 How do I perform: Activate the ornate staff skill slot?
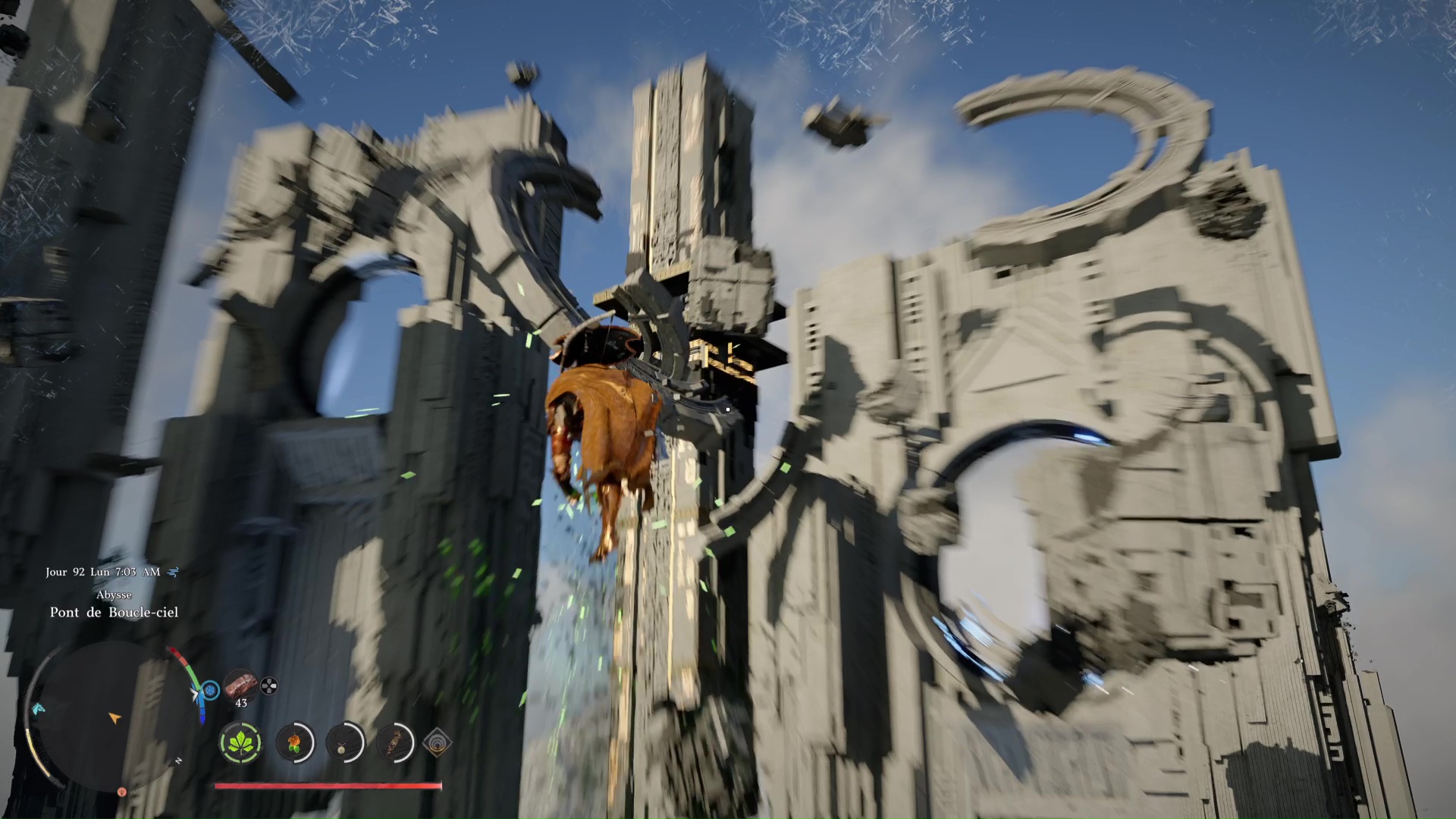(x=394, y=742)
